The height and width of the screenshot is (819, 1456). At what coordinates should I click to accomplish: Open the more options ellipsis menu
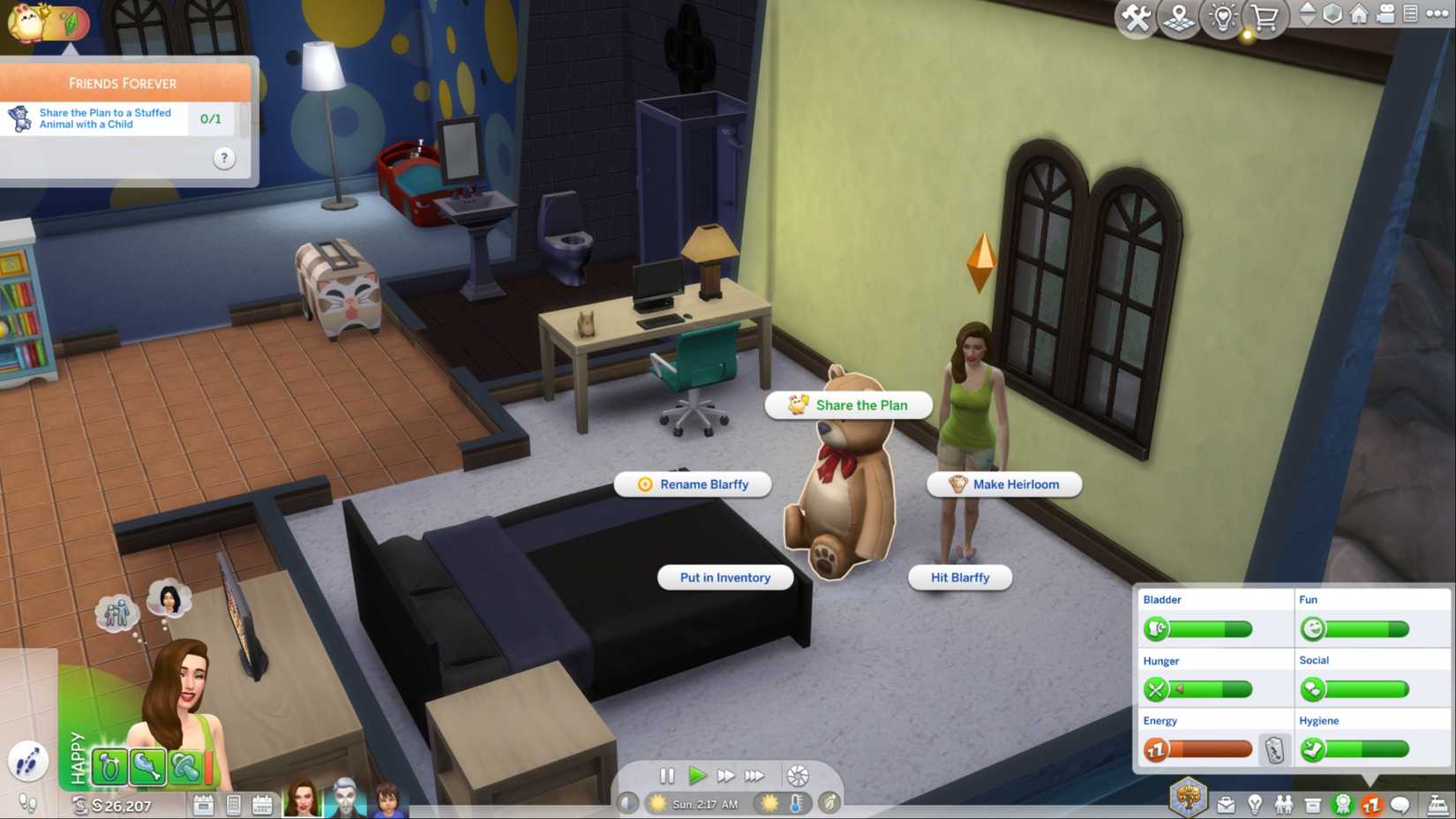(1438, 13)
